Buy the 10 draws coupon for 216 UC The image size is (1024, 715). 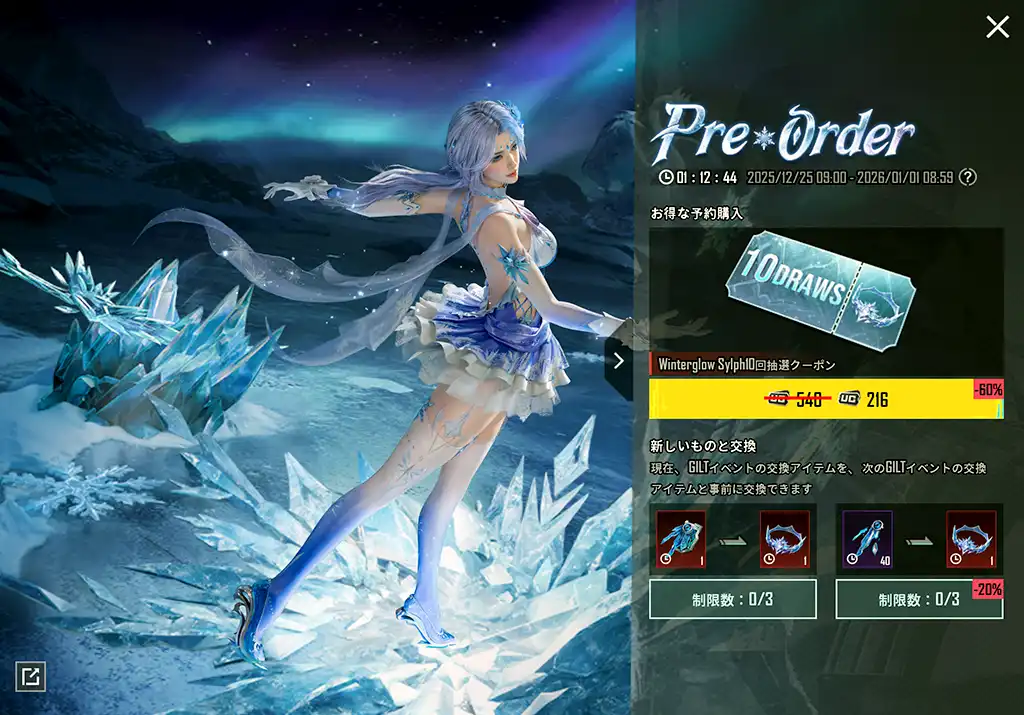pyautogui.click(x=826, y=400)
